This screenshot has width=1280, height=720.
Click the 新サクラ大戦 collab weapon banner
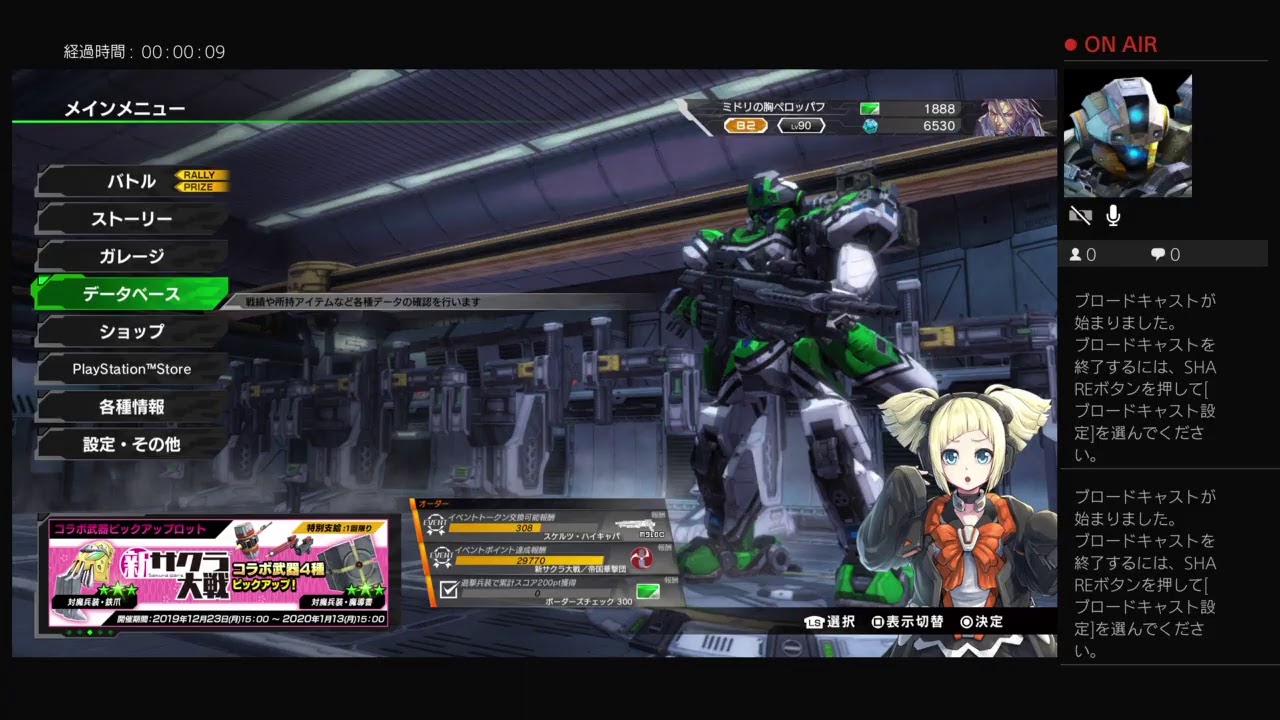[x=218, y=572]
